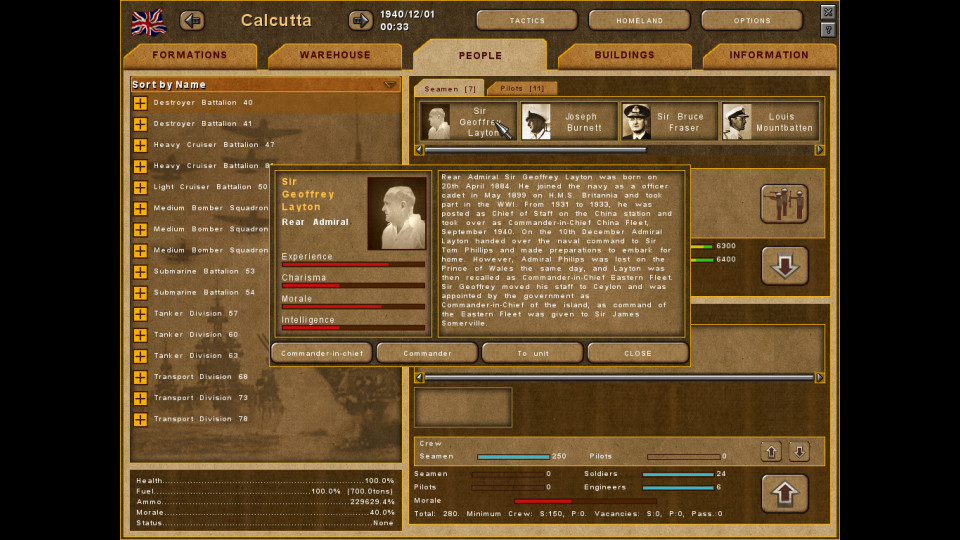Viewport: 960px width, 540px height.
Task: Switch to the Information tab
Action: pyautogui.click(x=769, y=56)
